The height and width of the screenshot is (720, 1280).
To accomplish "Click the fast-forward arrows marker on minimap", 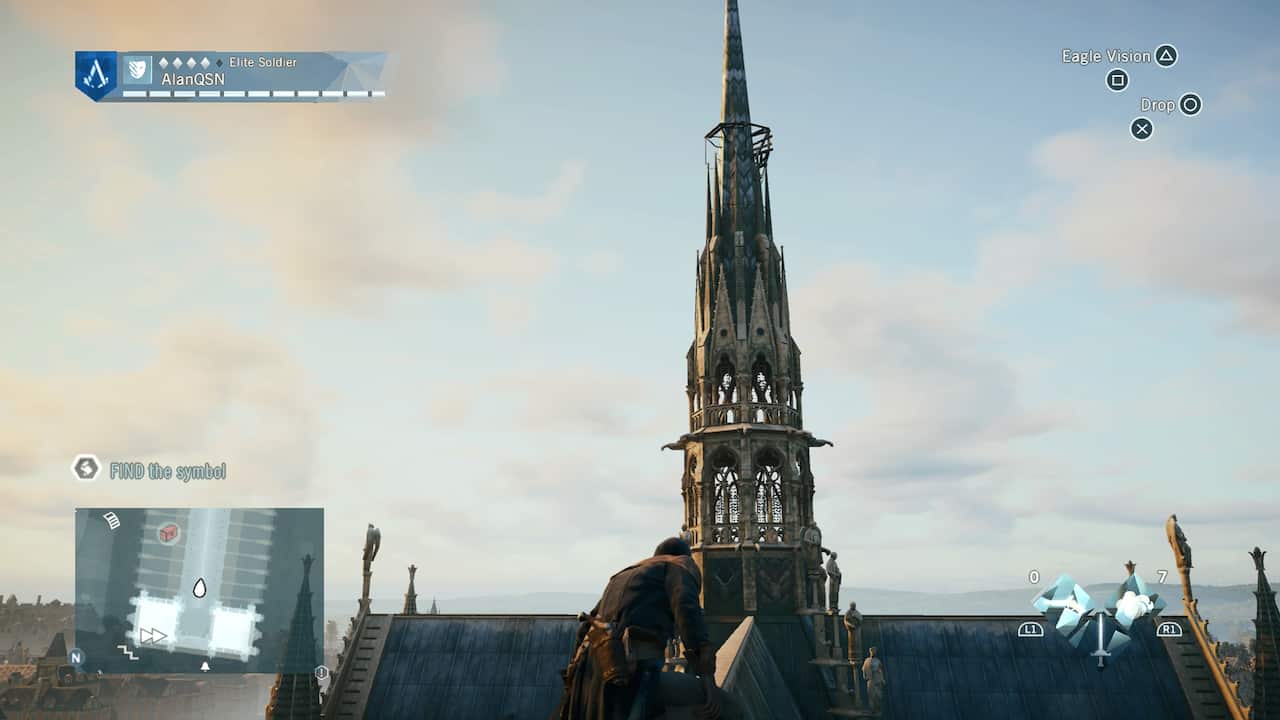I will point(153,635).
